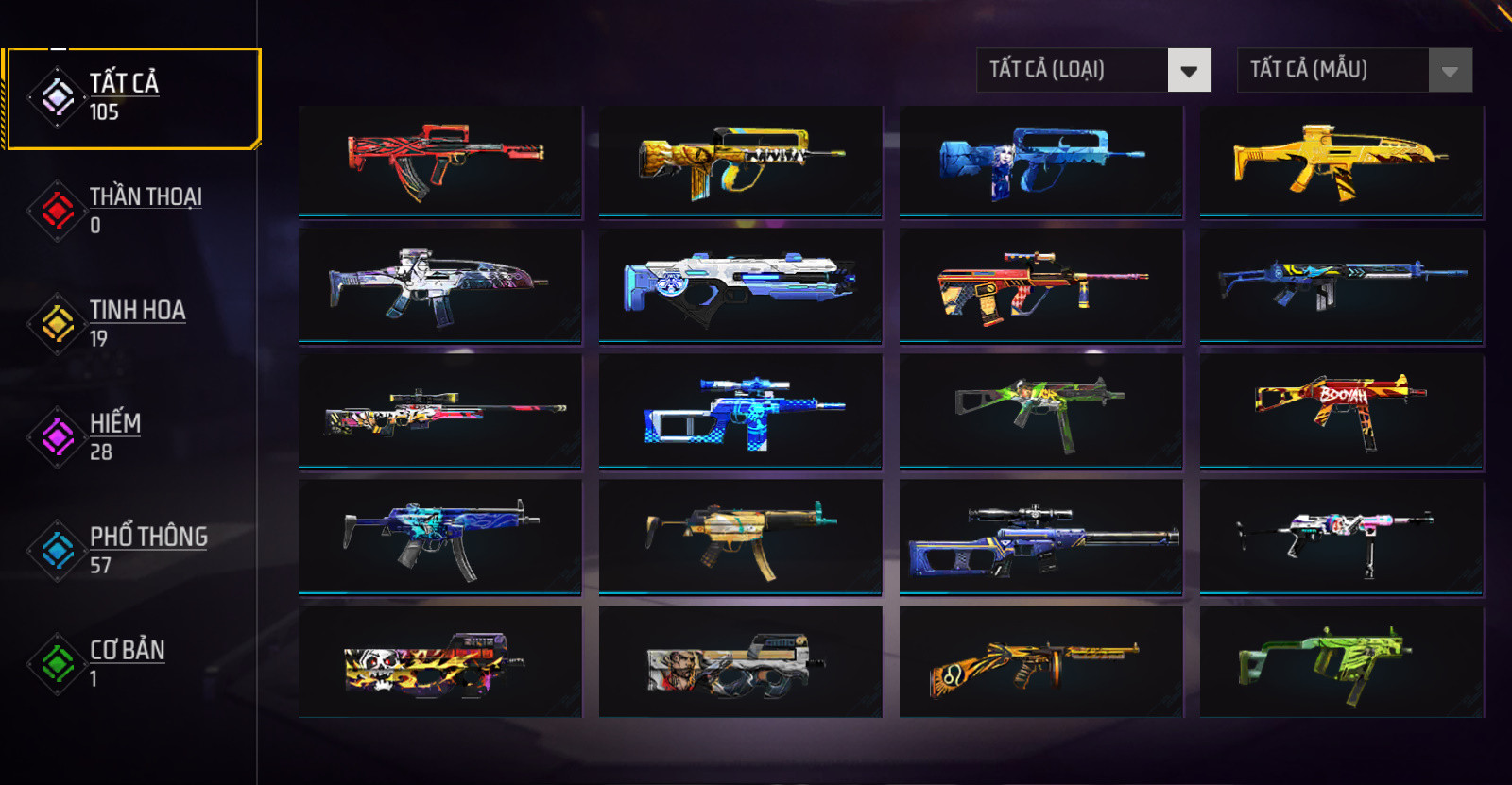Select the red Booyah UMP skin
Viewport: 1512px width, 785px height.
(x=1341, y=410)
